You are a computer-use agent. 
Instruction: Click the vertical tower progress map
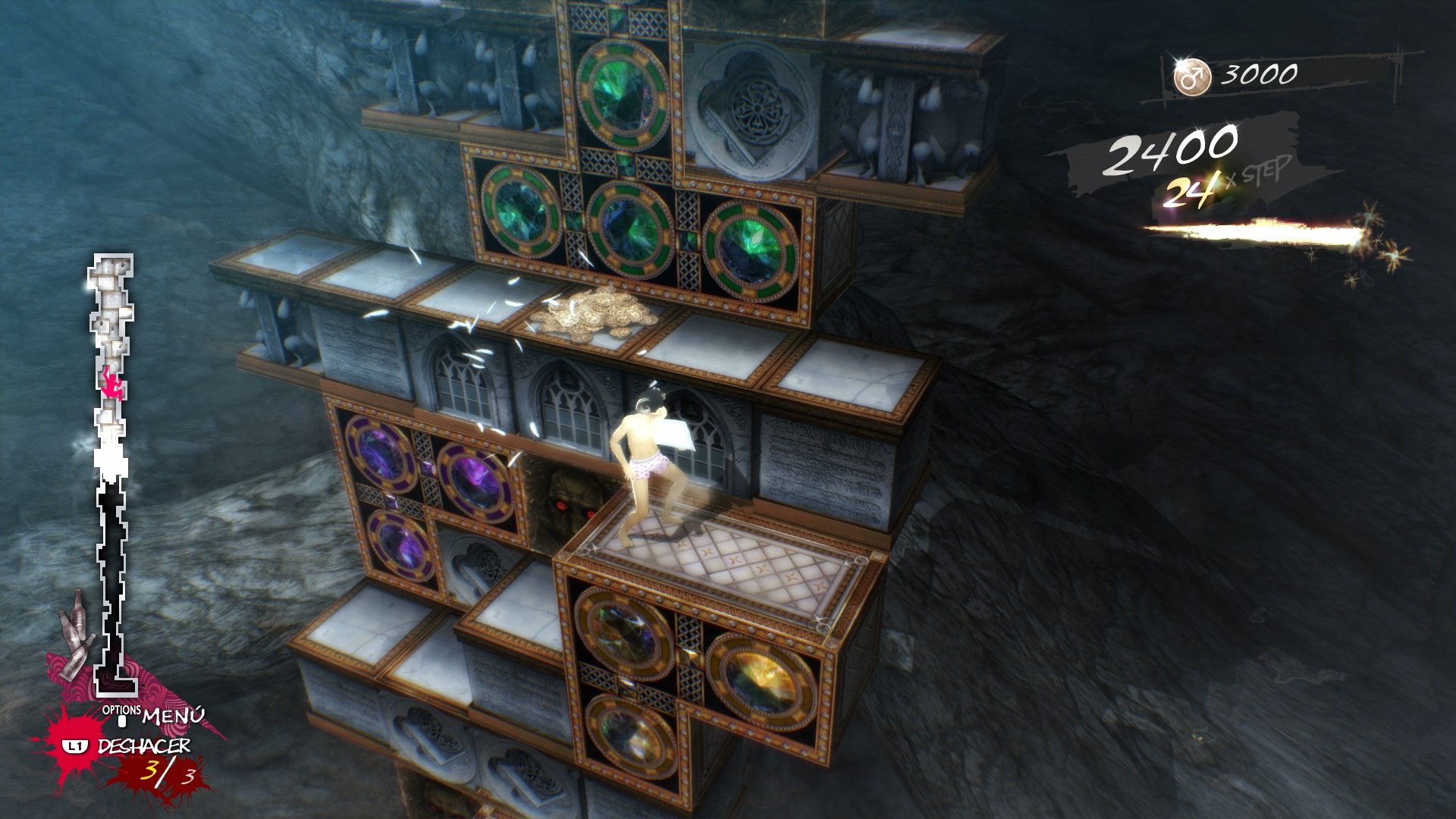(x=112, y=470)
